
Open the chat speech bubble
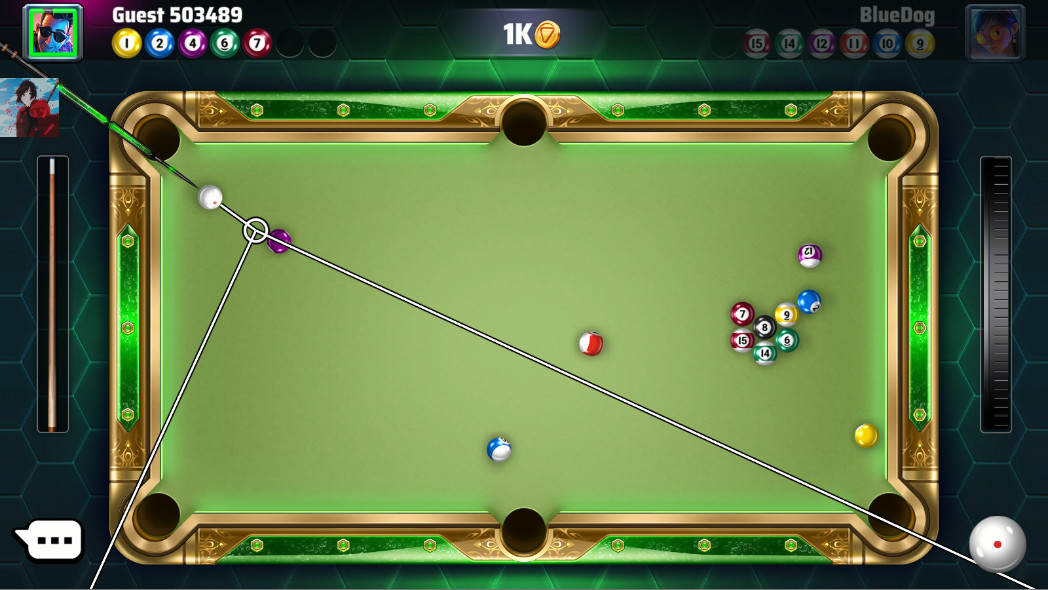tap(50, 541)
